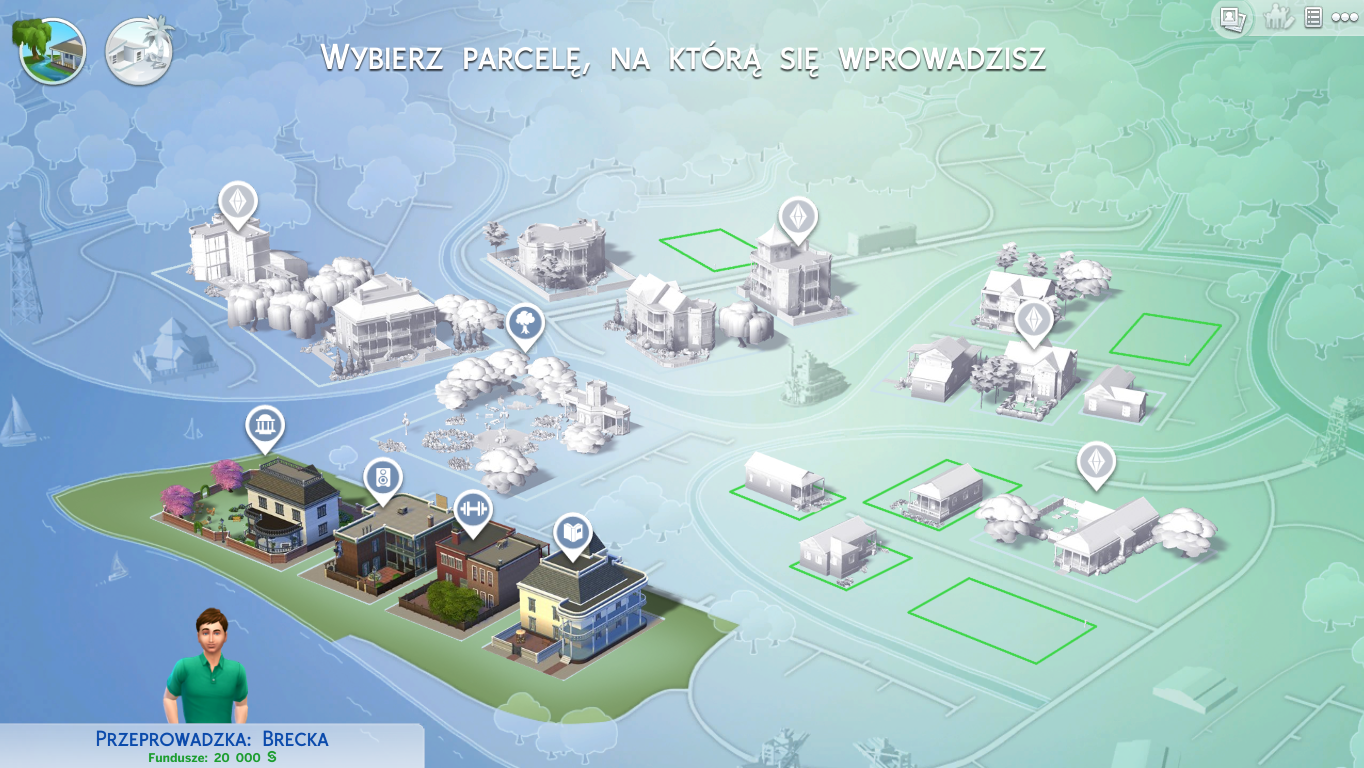The height and width of the screenshot is (768, 1364).
Task: Select the park tree map pin
Action: [x=524, y=324]
